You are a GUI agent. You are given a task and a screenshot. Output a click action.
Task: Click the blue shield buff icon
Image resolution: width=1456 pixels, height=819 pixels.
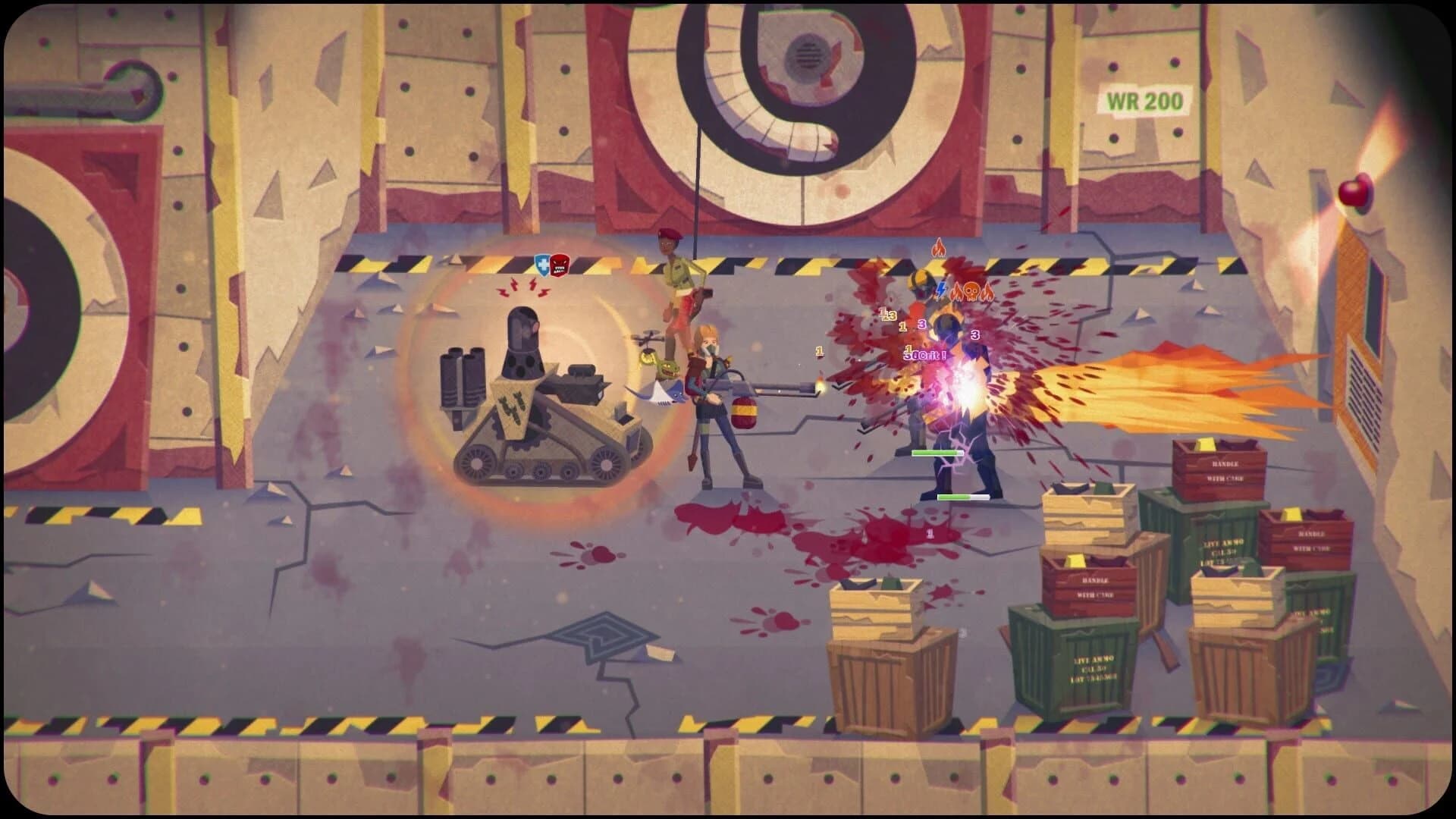[x=544, y=264]
